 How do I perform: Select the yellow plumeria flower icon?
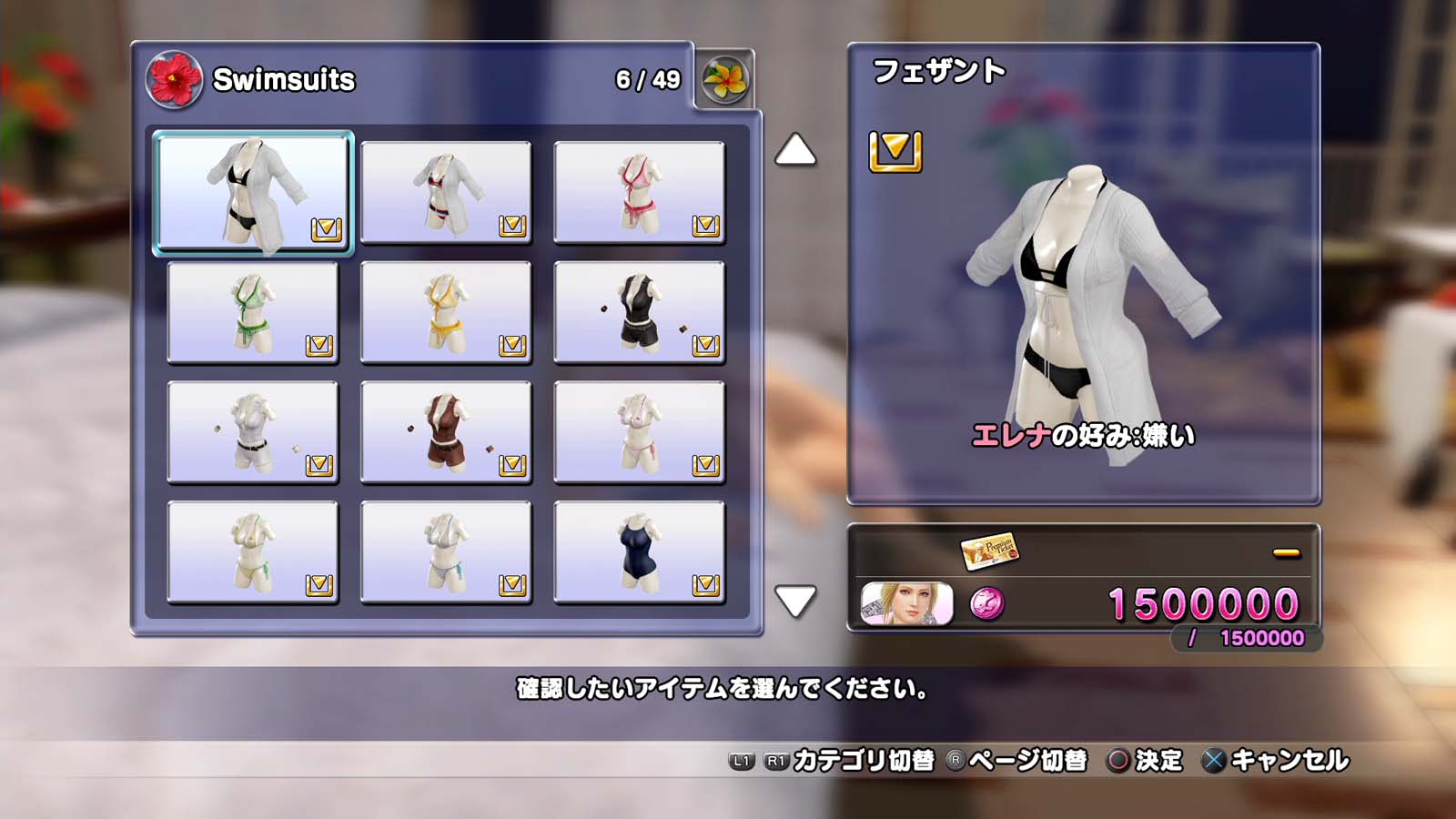point(725,77)
